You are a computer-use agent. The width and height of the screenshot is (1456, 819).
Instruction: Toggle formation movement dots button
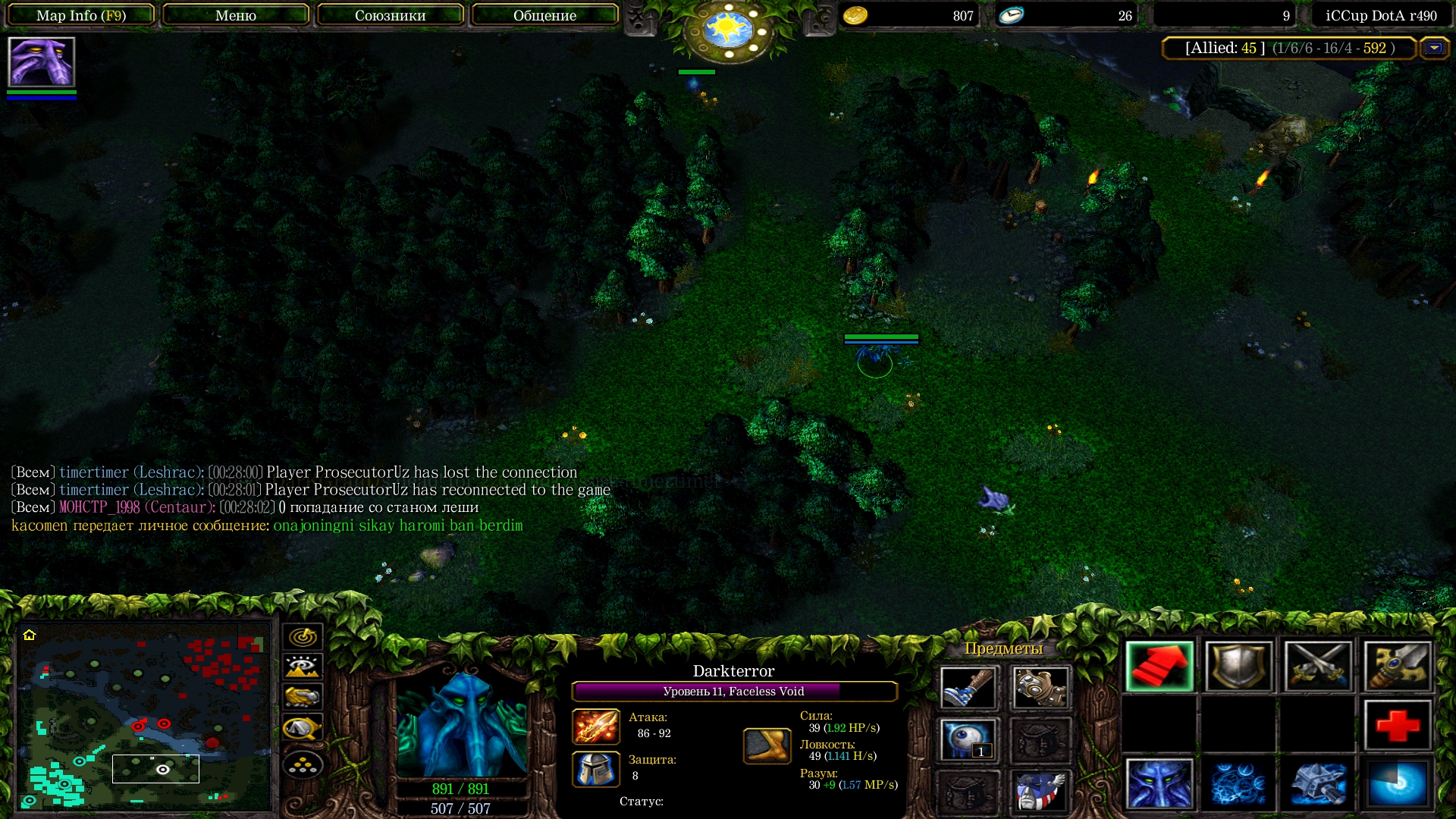click(x=303, y=765)
